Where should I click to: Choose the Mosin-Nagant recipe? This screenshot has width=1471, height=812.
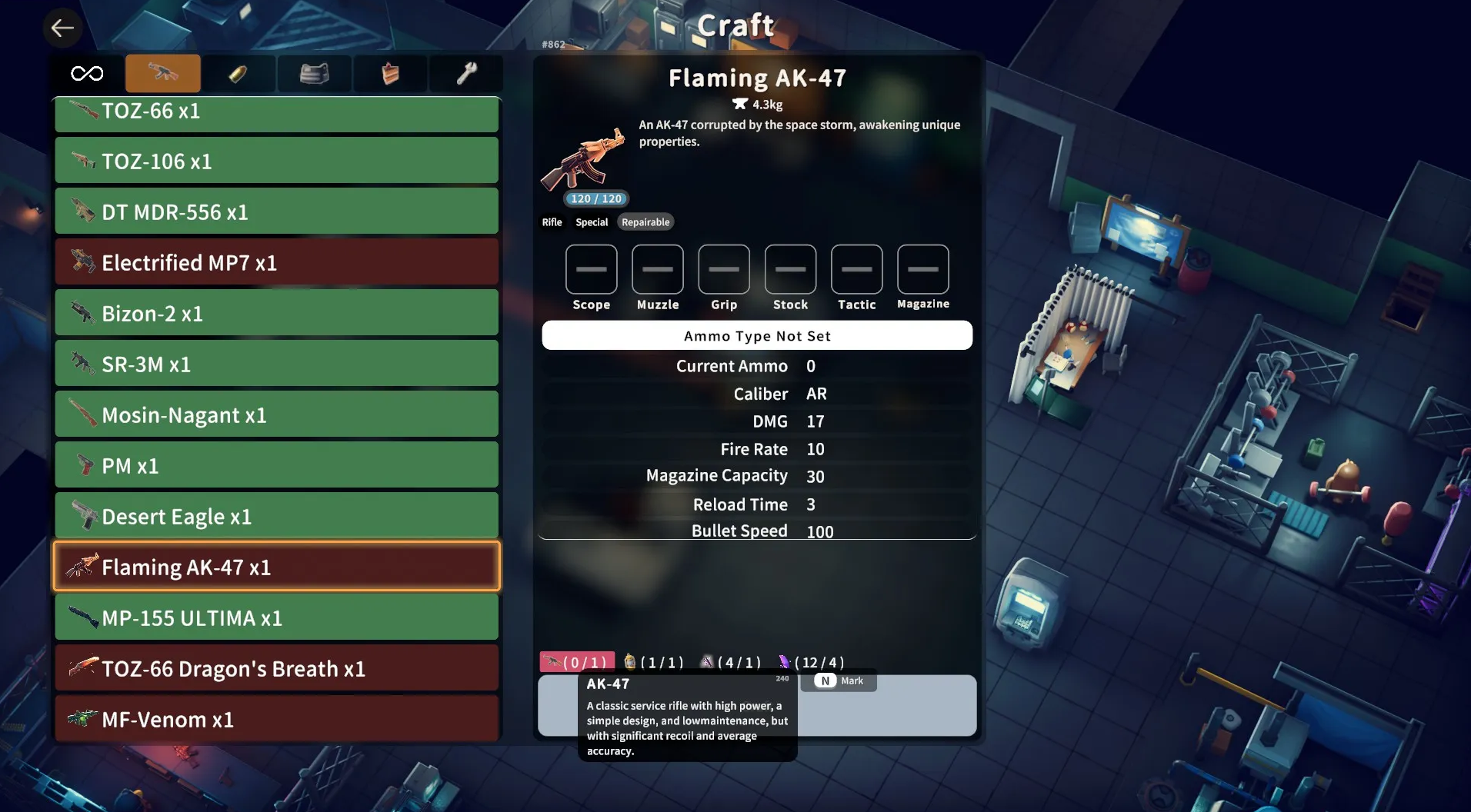click(276, 415)
